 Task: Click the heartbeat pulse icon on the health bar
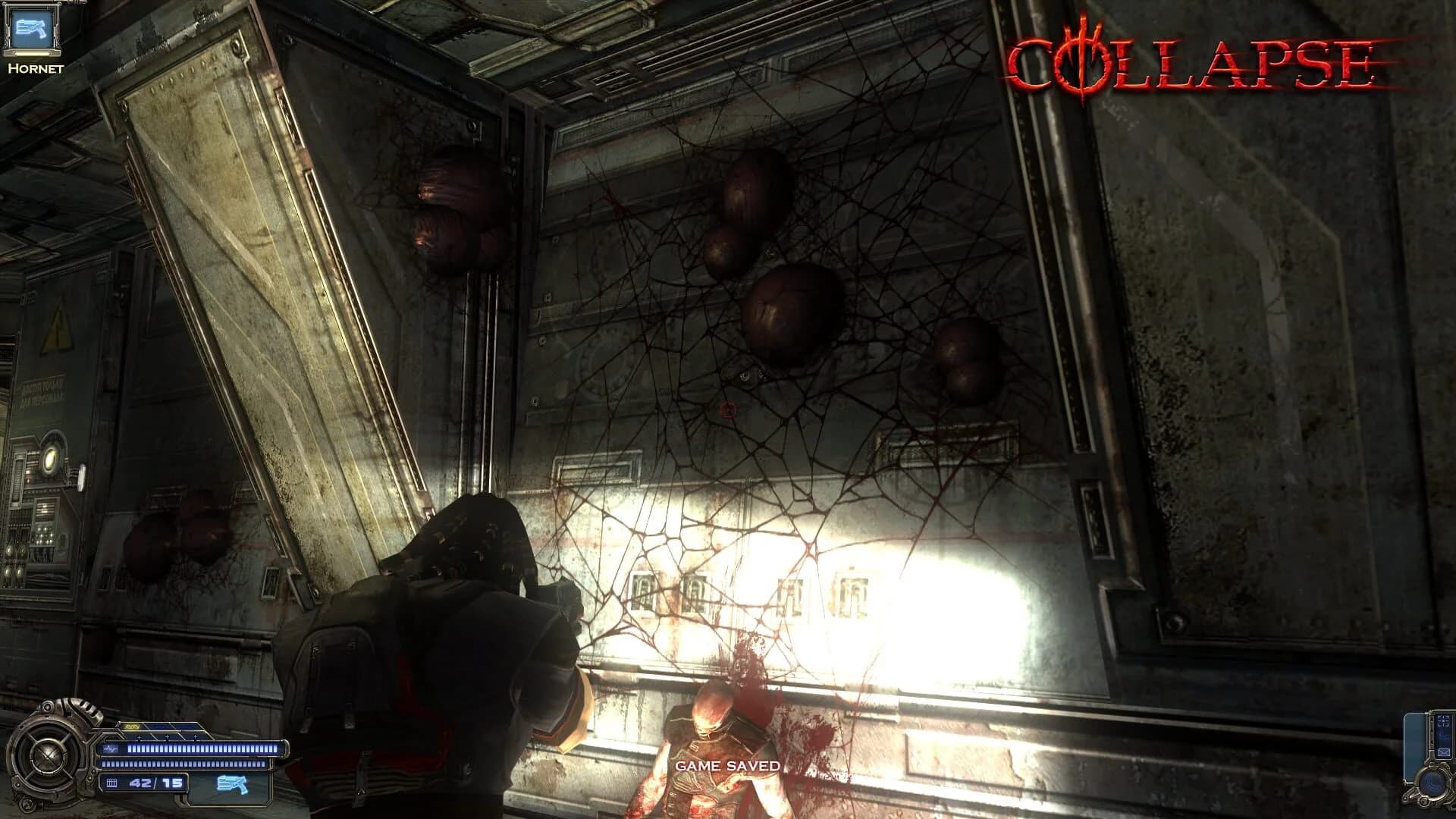pyautogui.click(x=111, y=748)
